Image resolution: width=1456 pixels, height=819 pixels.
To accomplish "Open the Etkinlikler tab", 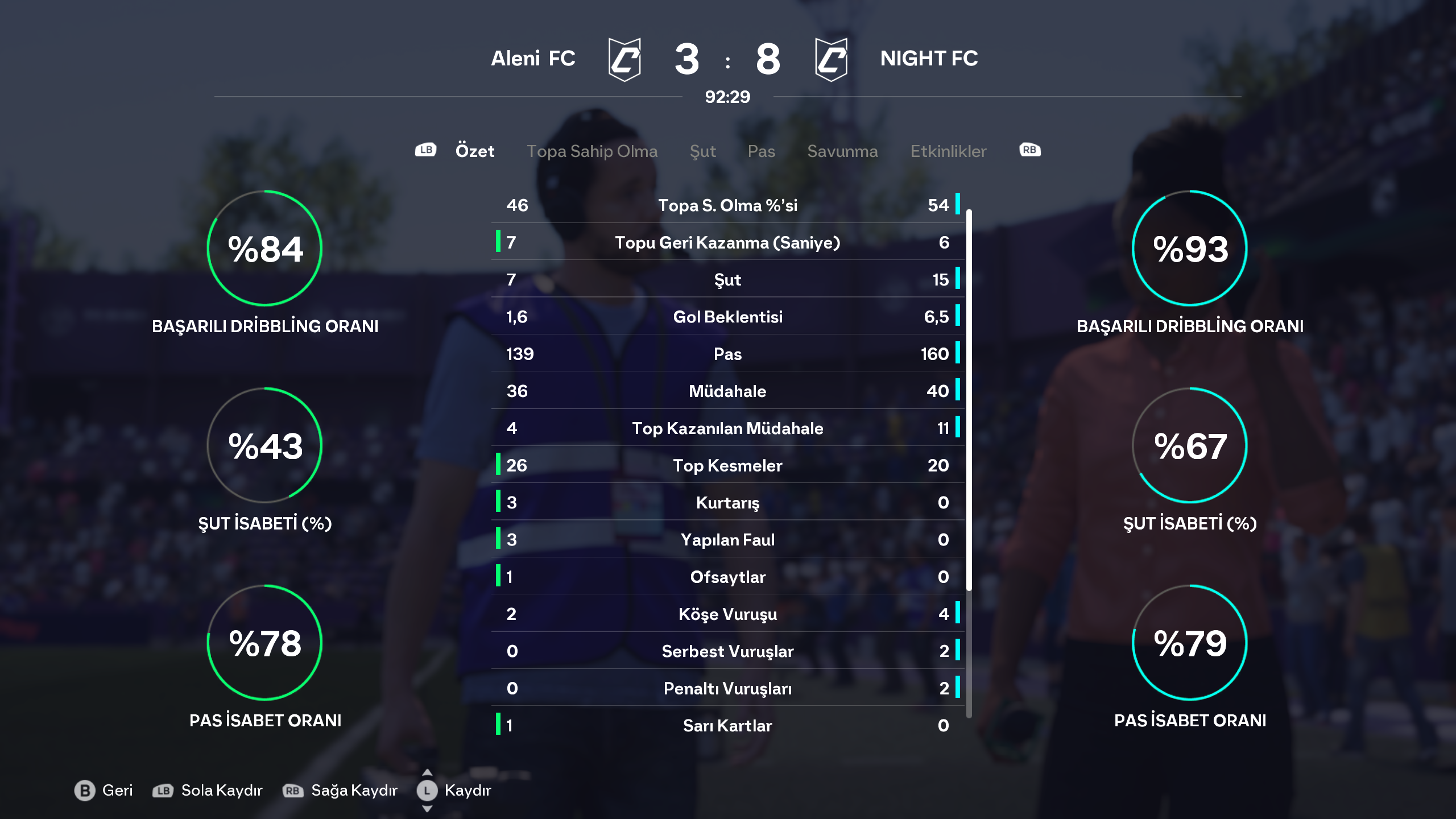I will pos(948,151).
